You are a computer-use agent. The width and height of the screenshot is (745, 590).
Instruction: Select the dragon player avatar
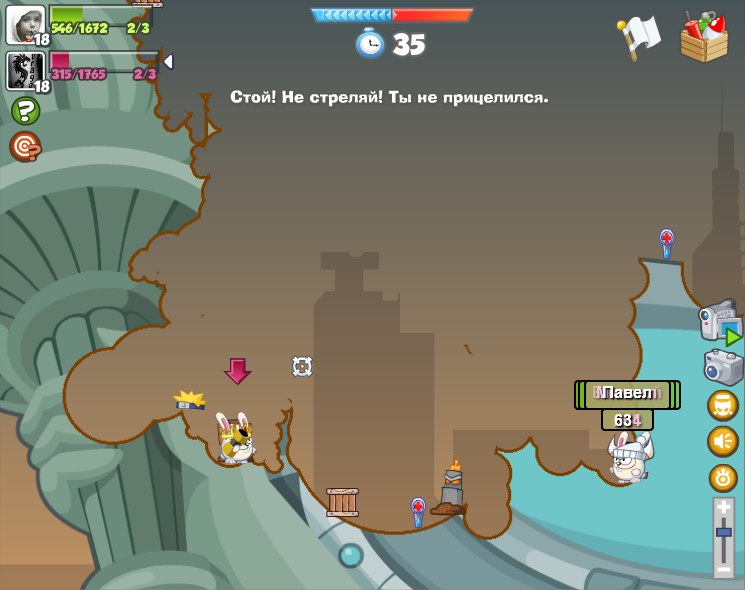pos(24,70)
